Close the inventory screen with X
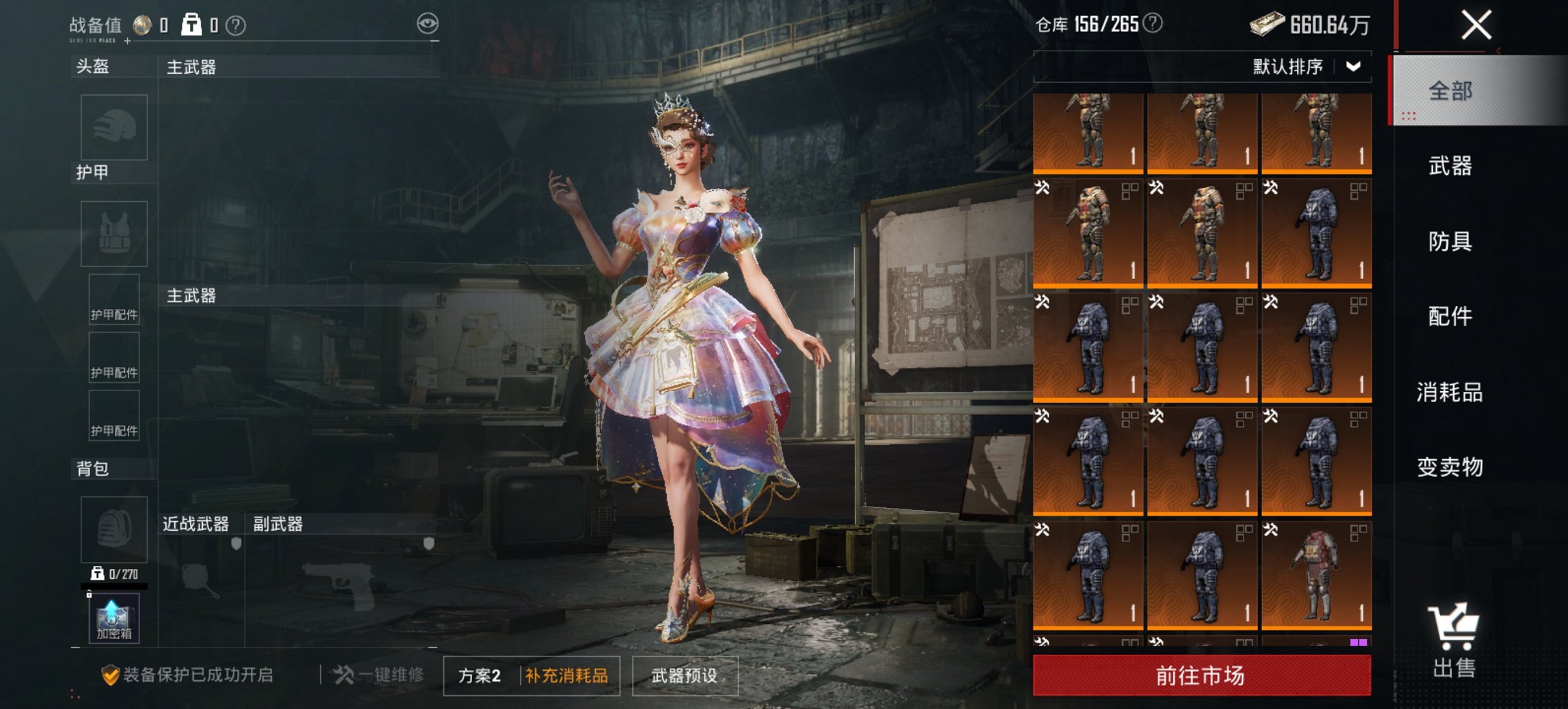 [1476, 26]
